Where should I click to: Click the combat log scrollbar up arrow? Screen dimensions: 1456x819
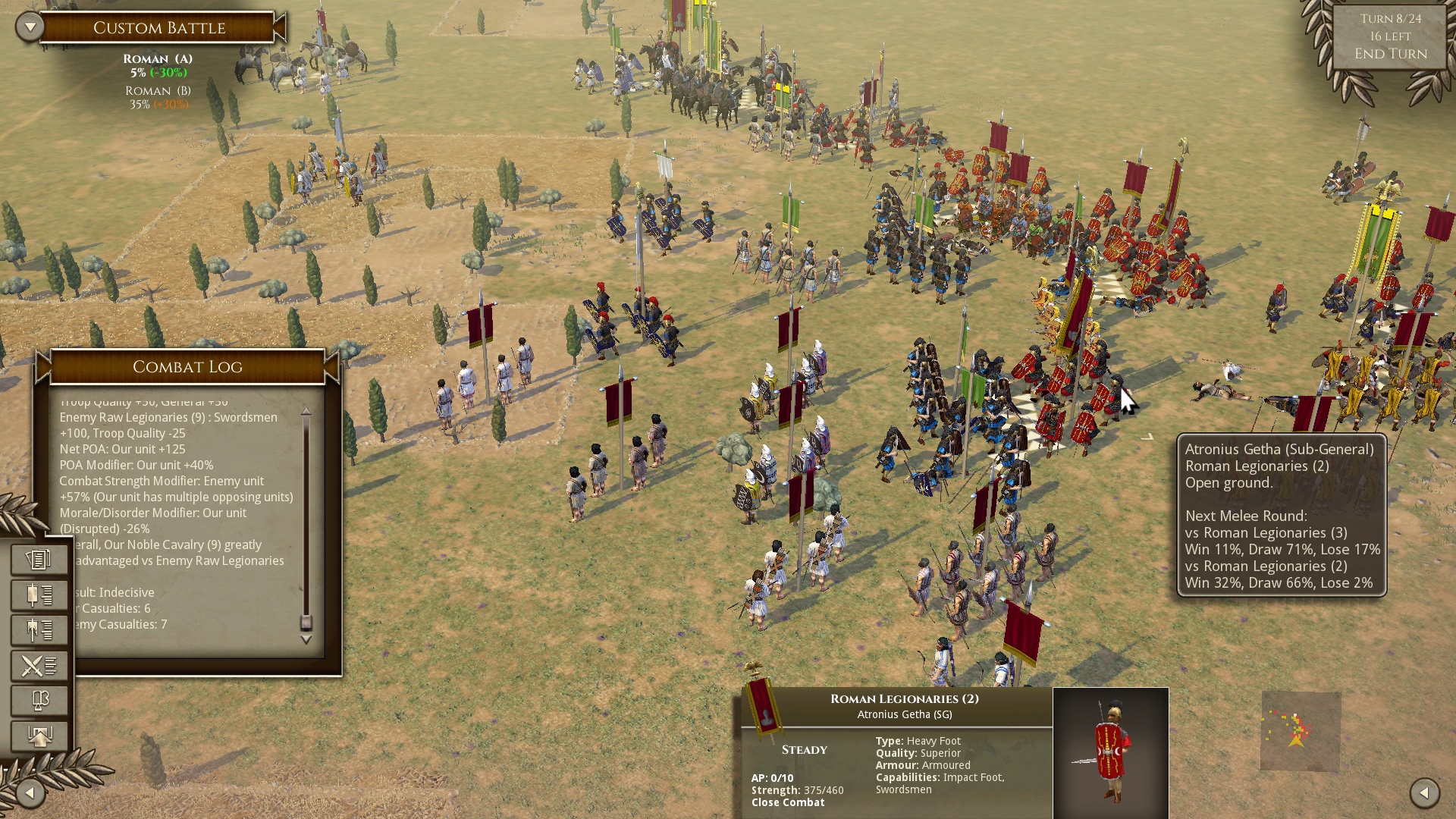tap(306, 411)
